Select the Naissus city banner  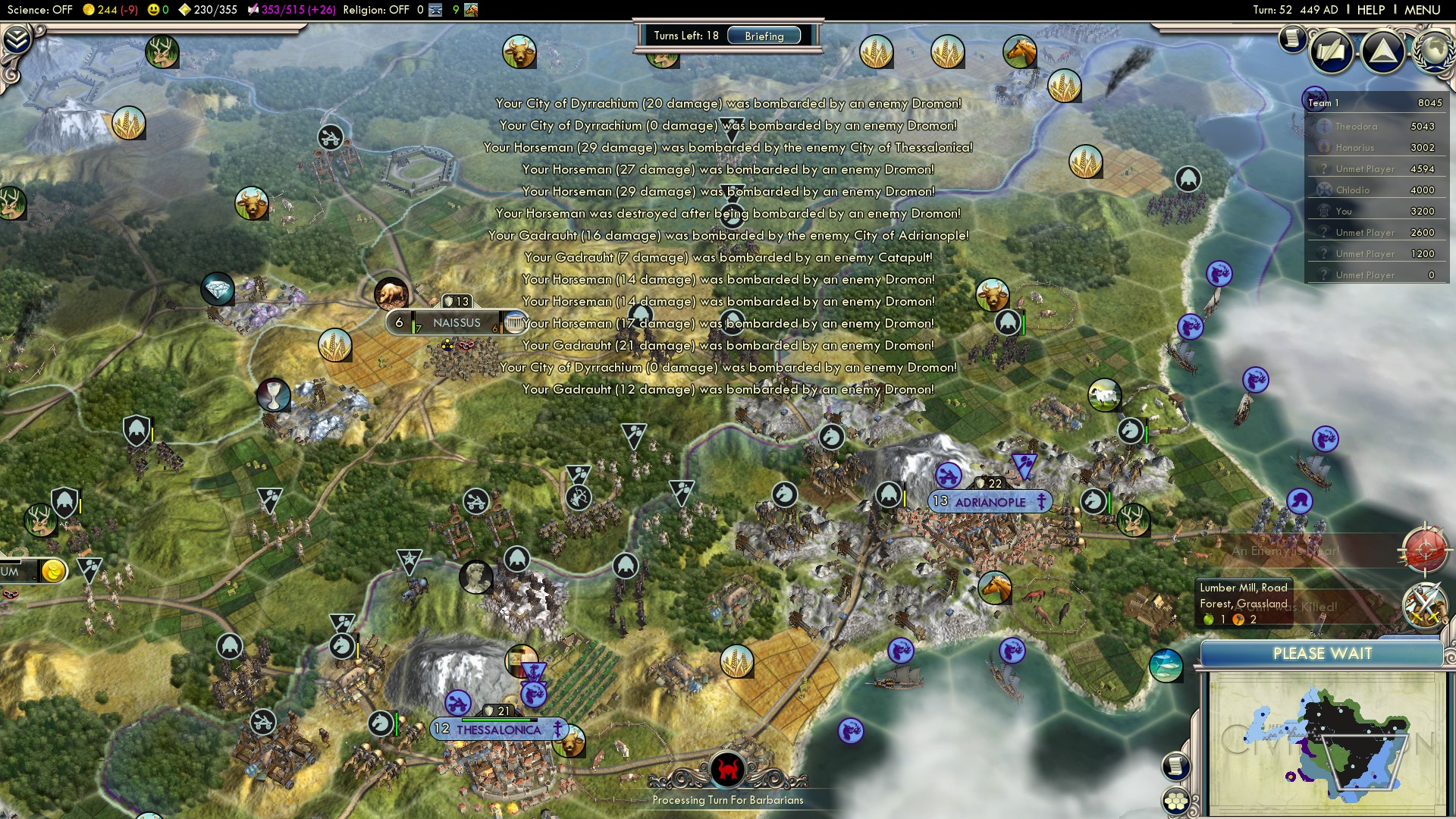click(x=456, y=323)
